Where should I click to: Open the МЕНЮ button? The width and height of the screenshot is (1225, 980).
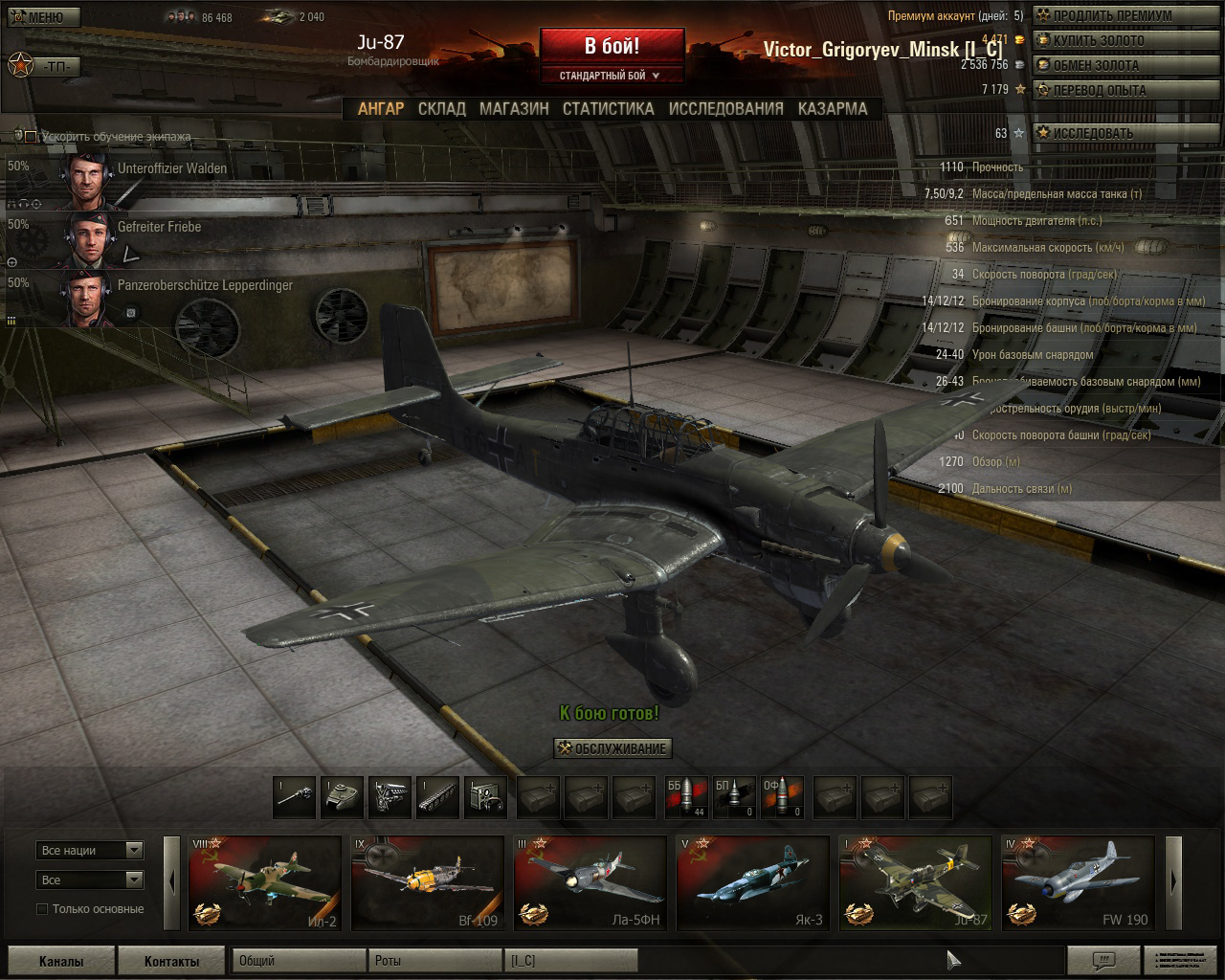(x=42, y=17)
